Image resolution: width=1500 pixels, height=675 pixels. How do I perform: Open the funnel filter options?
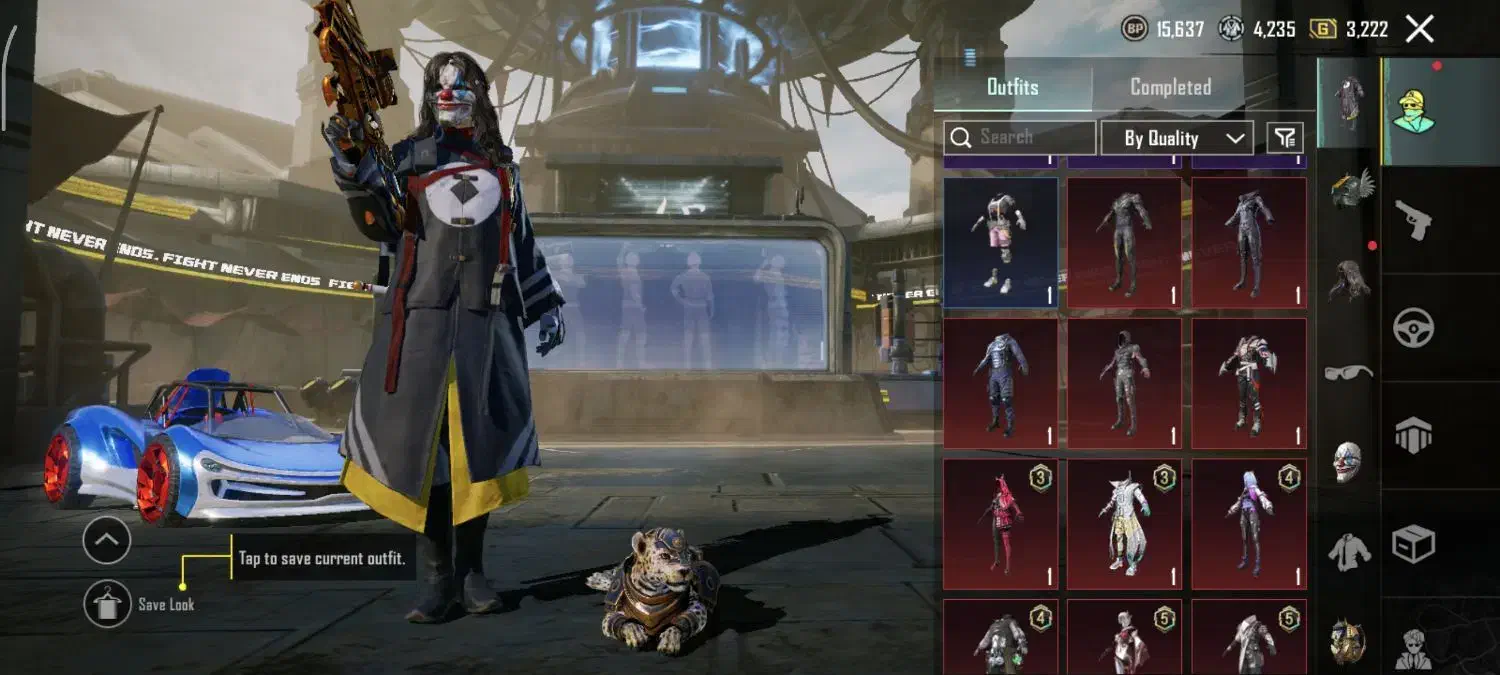[1285, 137]
